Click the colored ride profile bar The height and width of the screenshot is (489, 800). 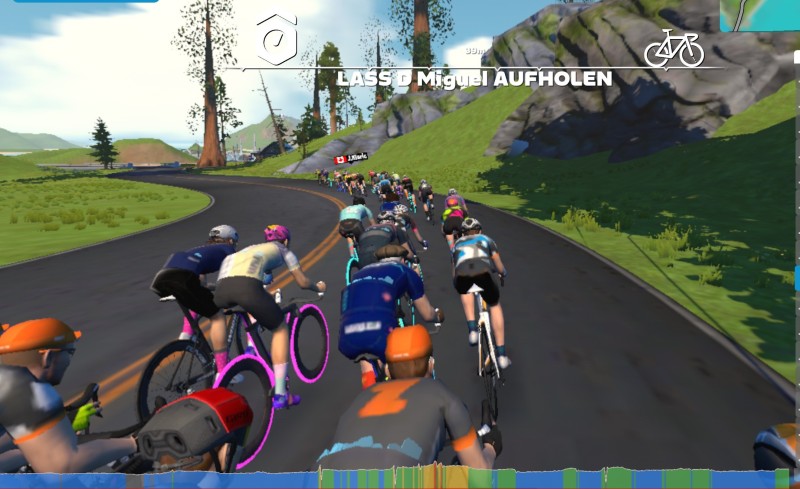coord(400,478)
